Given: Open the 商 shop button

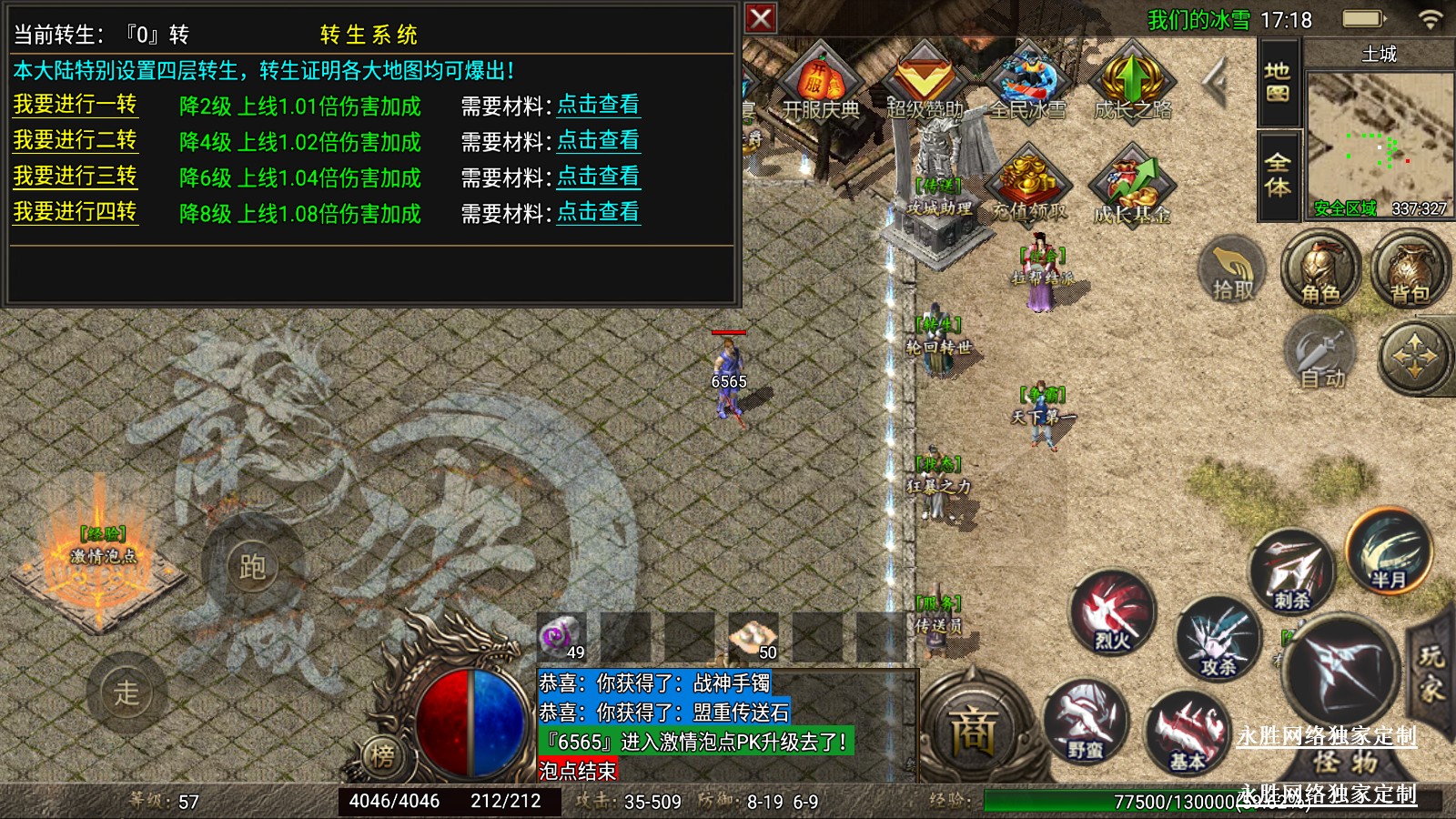Looking at the screenshot, I should pos(973,731).
